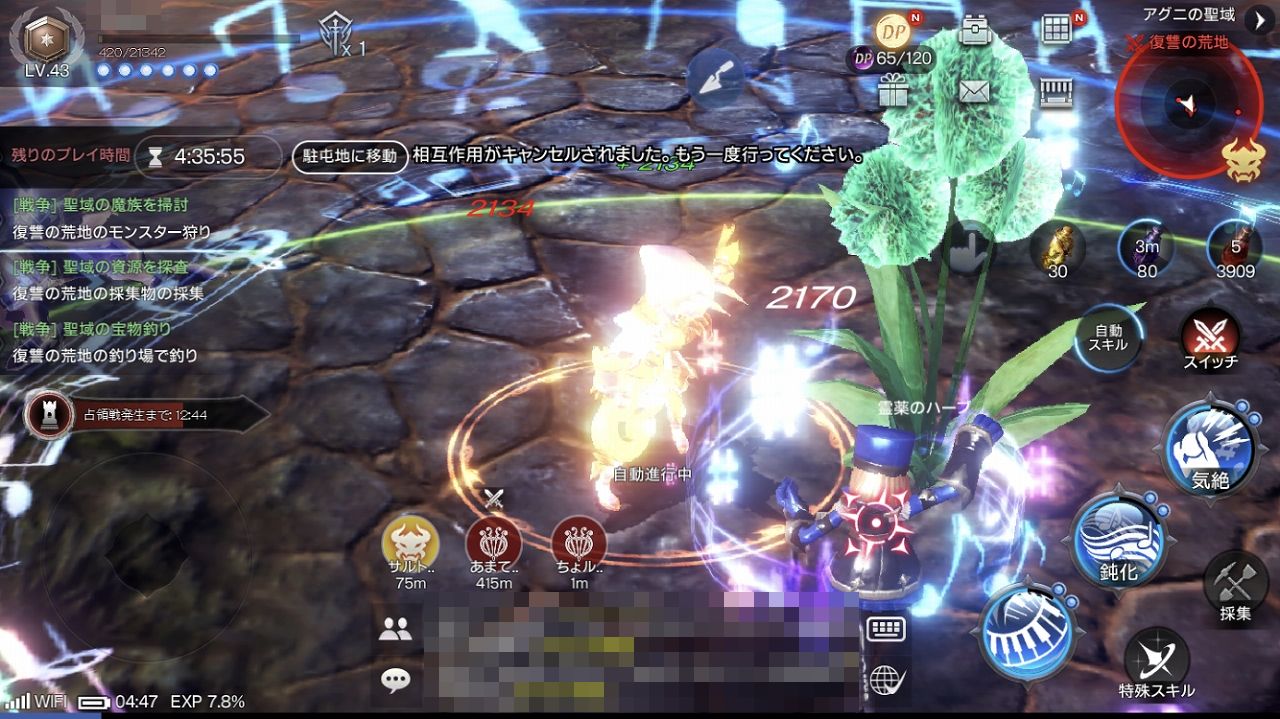Open the grid main menu icon
This screenshot has height=719, width=1280.
point(1056,30)
